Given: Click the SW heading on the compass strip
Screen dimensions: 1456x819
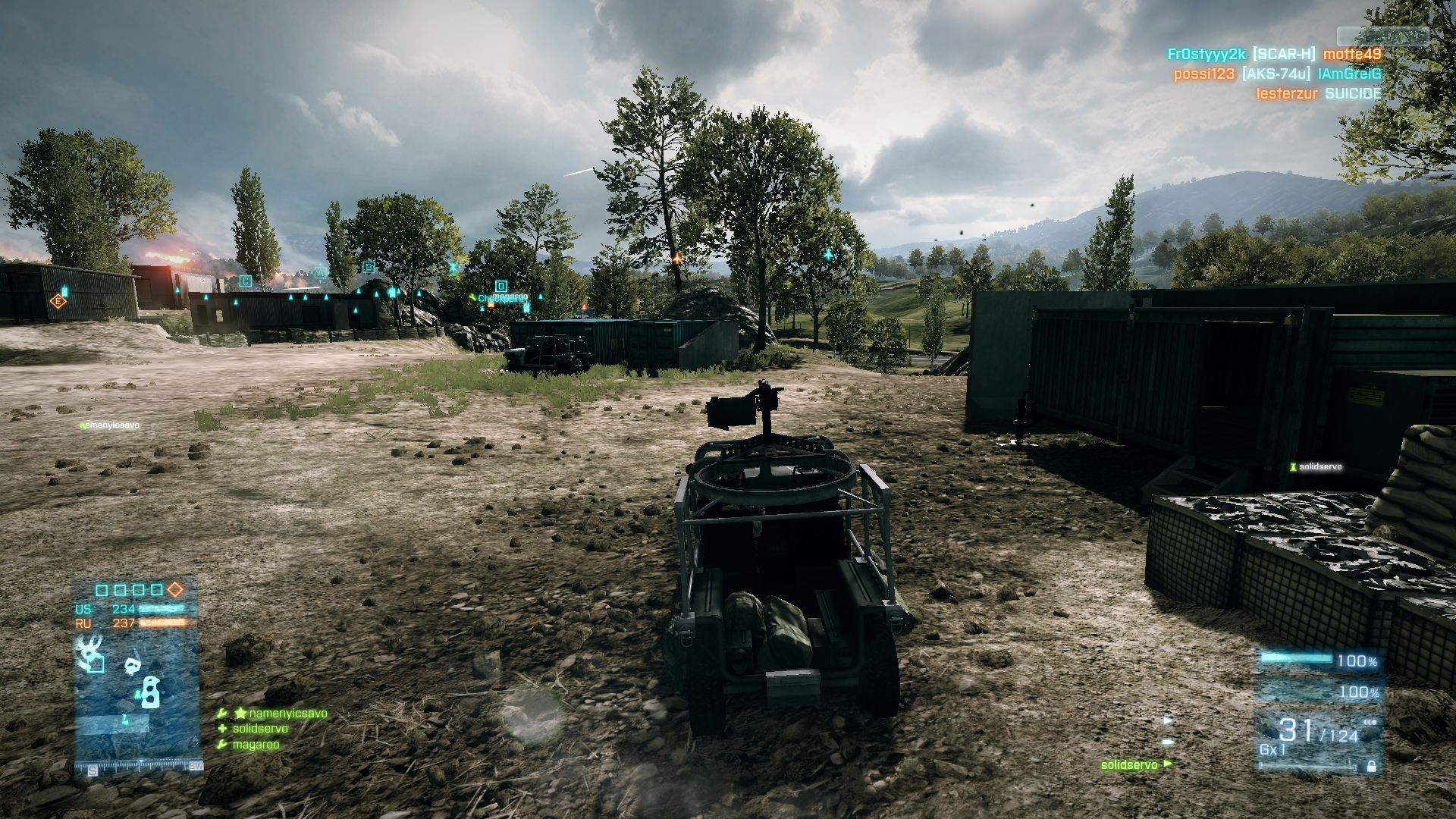Looking at the screenshot, I should click(196, 767).
